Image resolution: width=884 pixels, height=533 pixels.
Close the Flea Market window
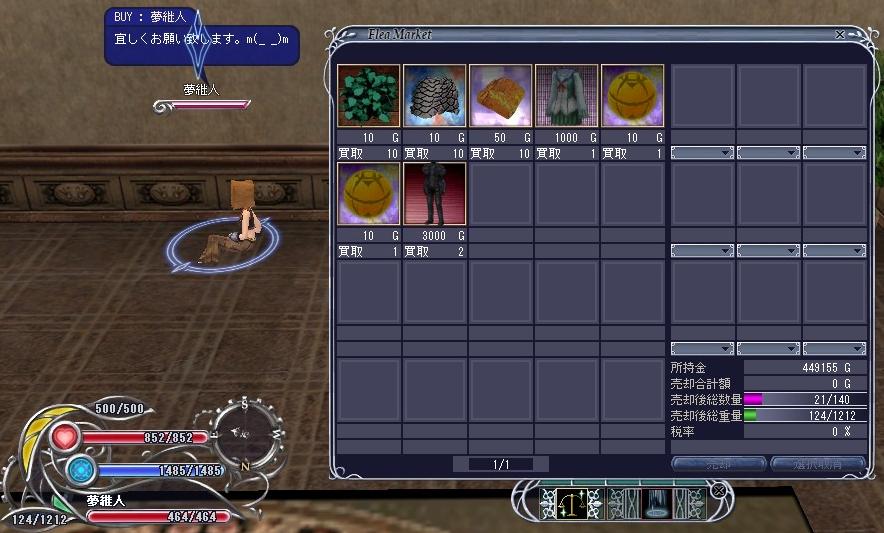[x=840, y=34]
